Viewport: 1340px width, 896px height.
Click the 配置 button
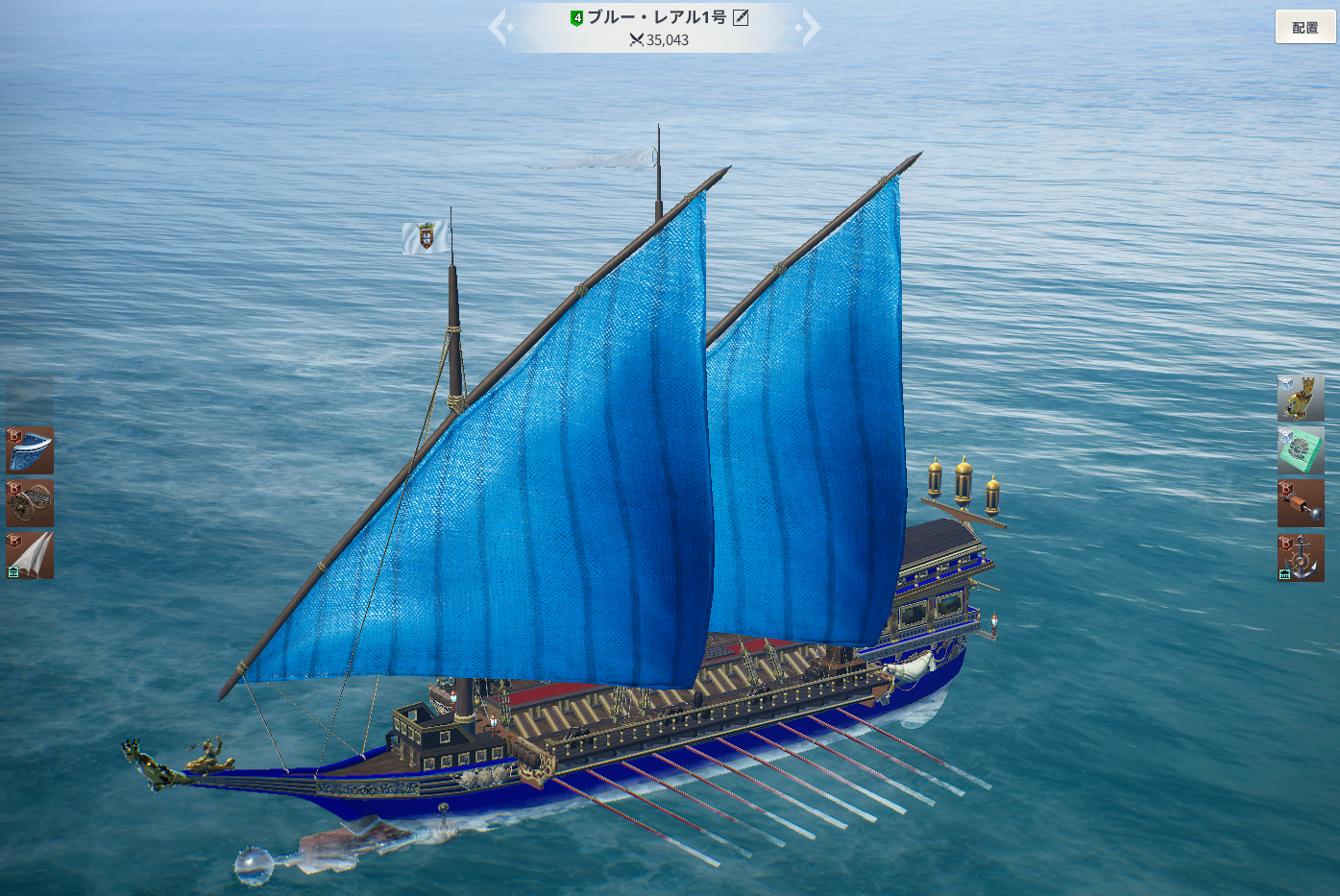click(1304, 28)
